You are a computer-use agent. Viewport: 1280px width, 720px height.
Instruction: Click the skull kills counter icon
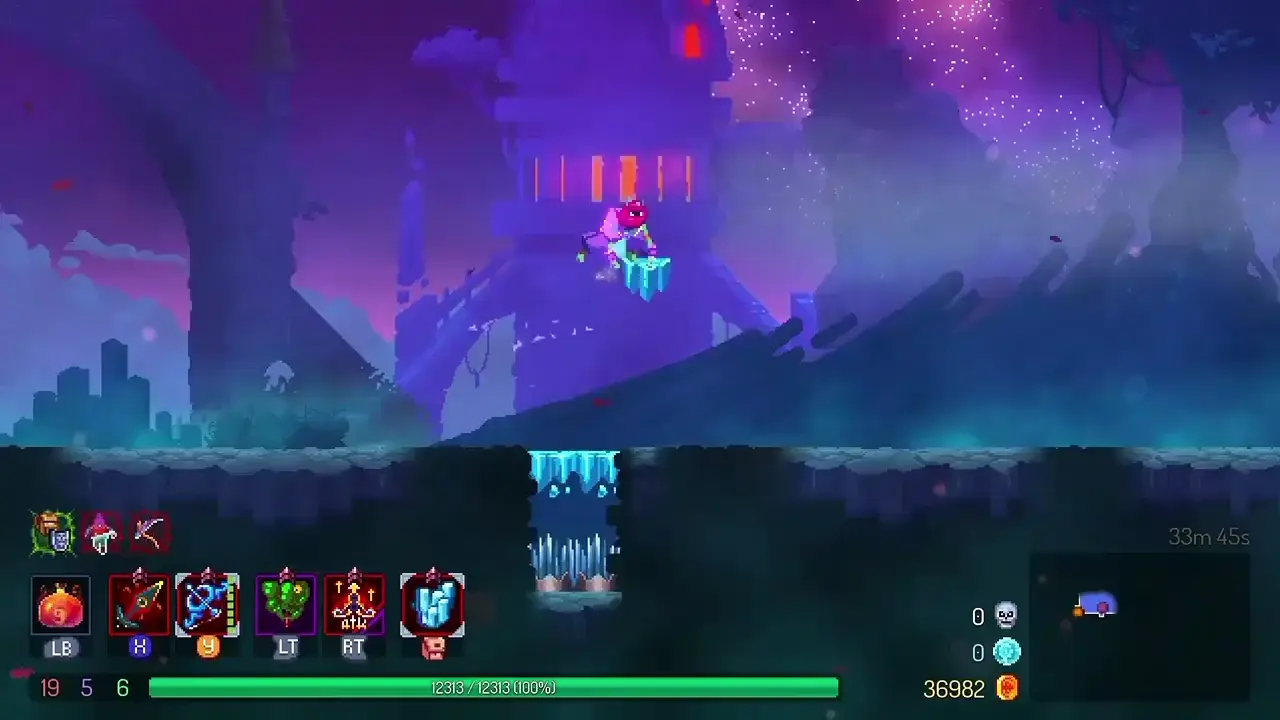(x=1006, y=616)
